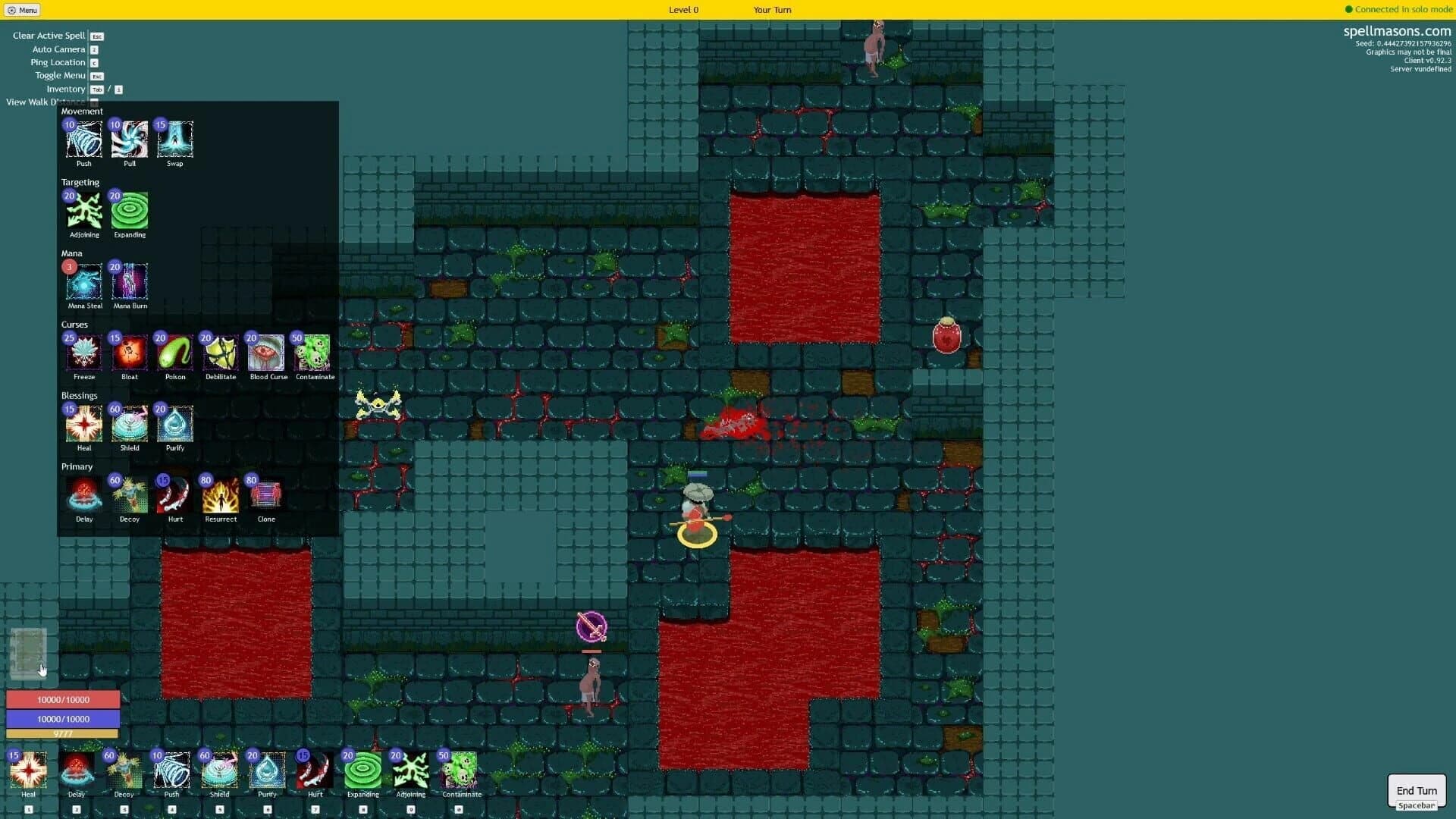The height and width of the screenshot is (819, 1456).
Task: Select the Bloat curse spell
Action: [x=129, y=353]
